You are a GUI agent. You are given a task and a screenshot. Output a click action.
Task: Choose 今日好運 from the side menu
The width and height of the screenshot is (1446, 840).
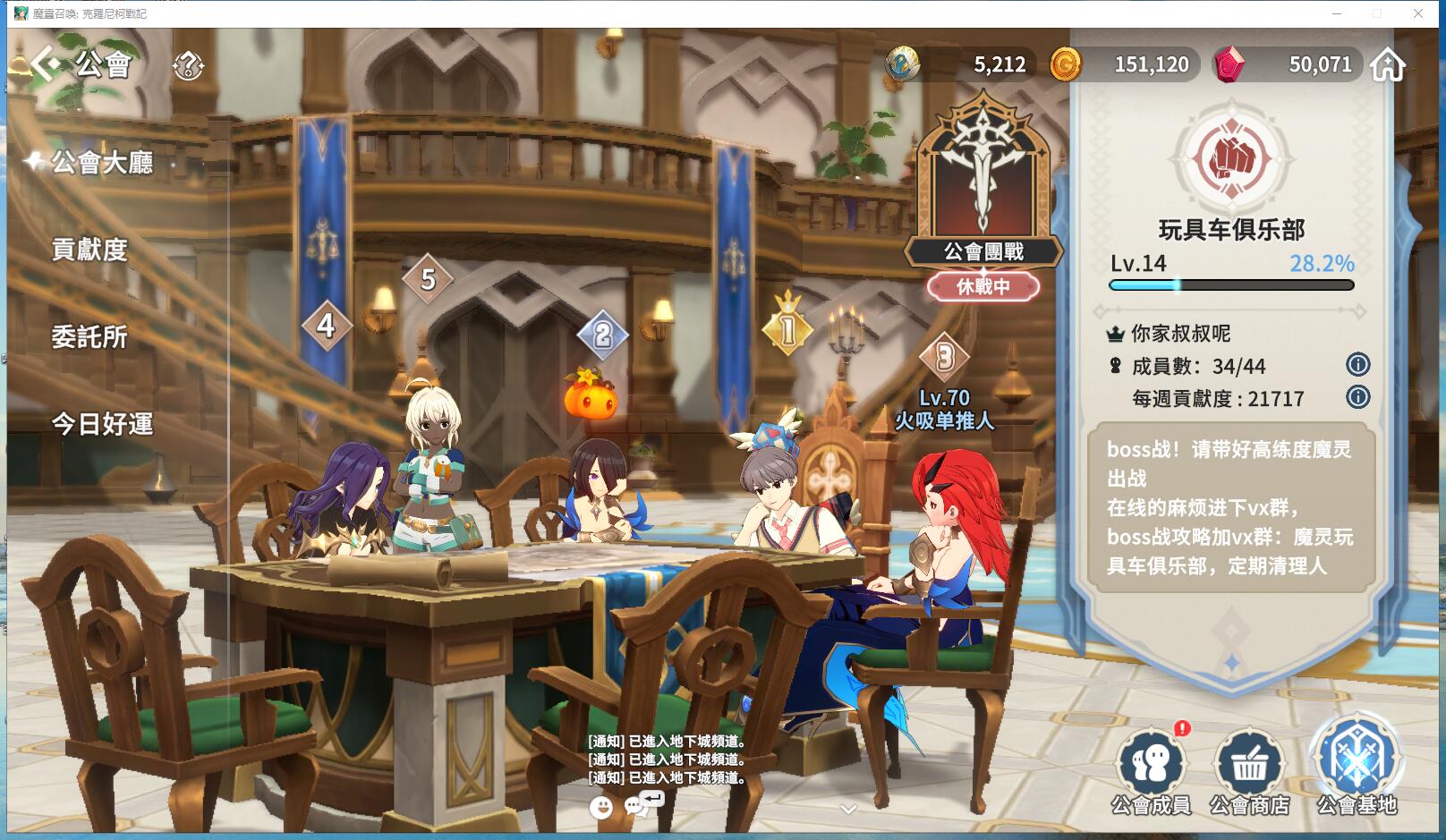point(102,424)
